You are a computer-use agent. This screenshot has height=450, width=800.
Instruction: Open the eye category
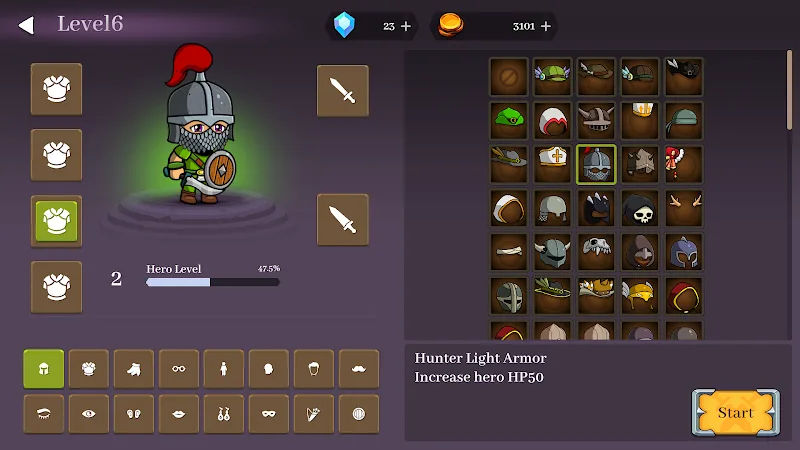pos(89,414)
